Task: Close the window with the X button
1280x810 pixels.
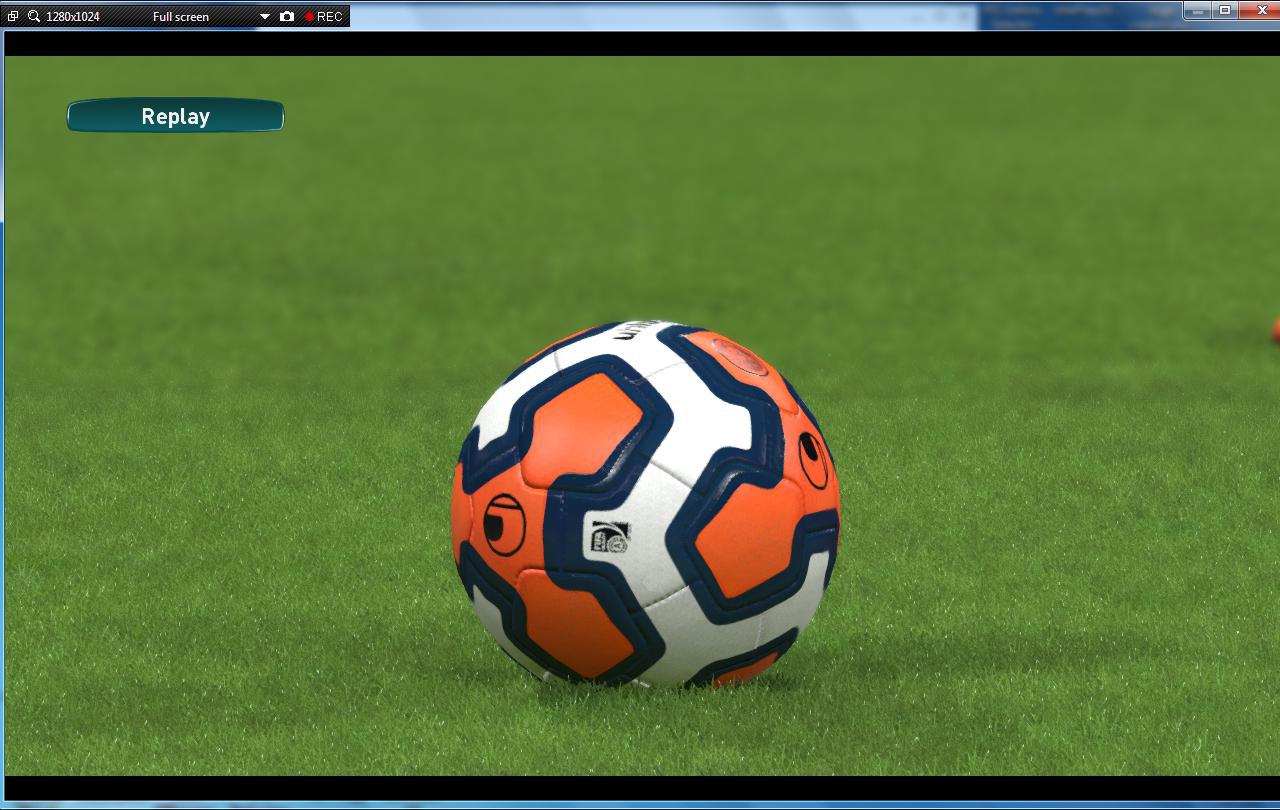Action: coord(1261,10)
